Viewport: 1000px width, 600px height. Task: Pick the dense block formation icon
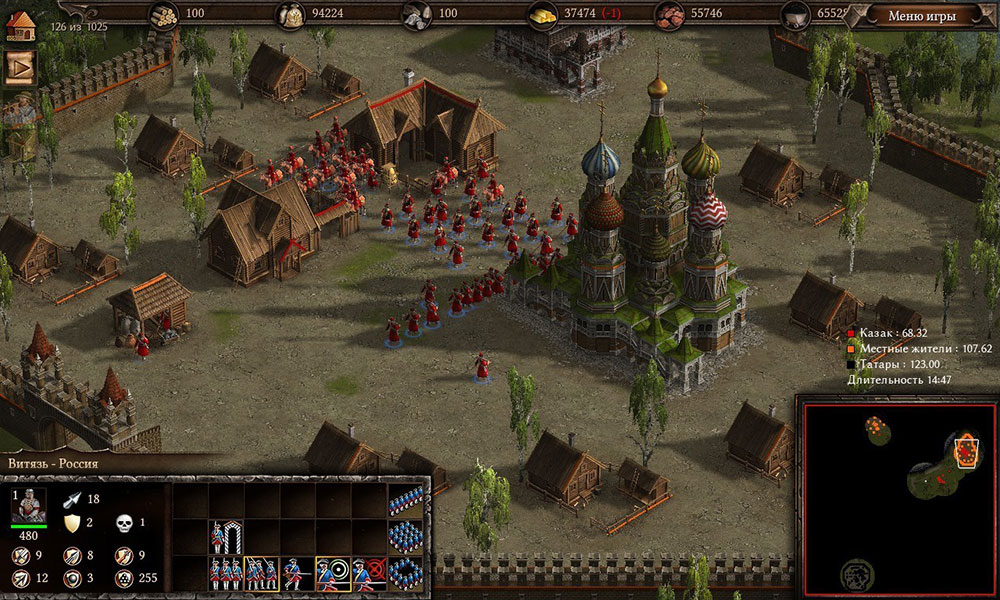click(405, 538)
